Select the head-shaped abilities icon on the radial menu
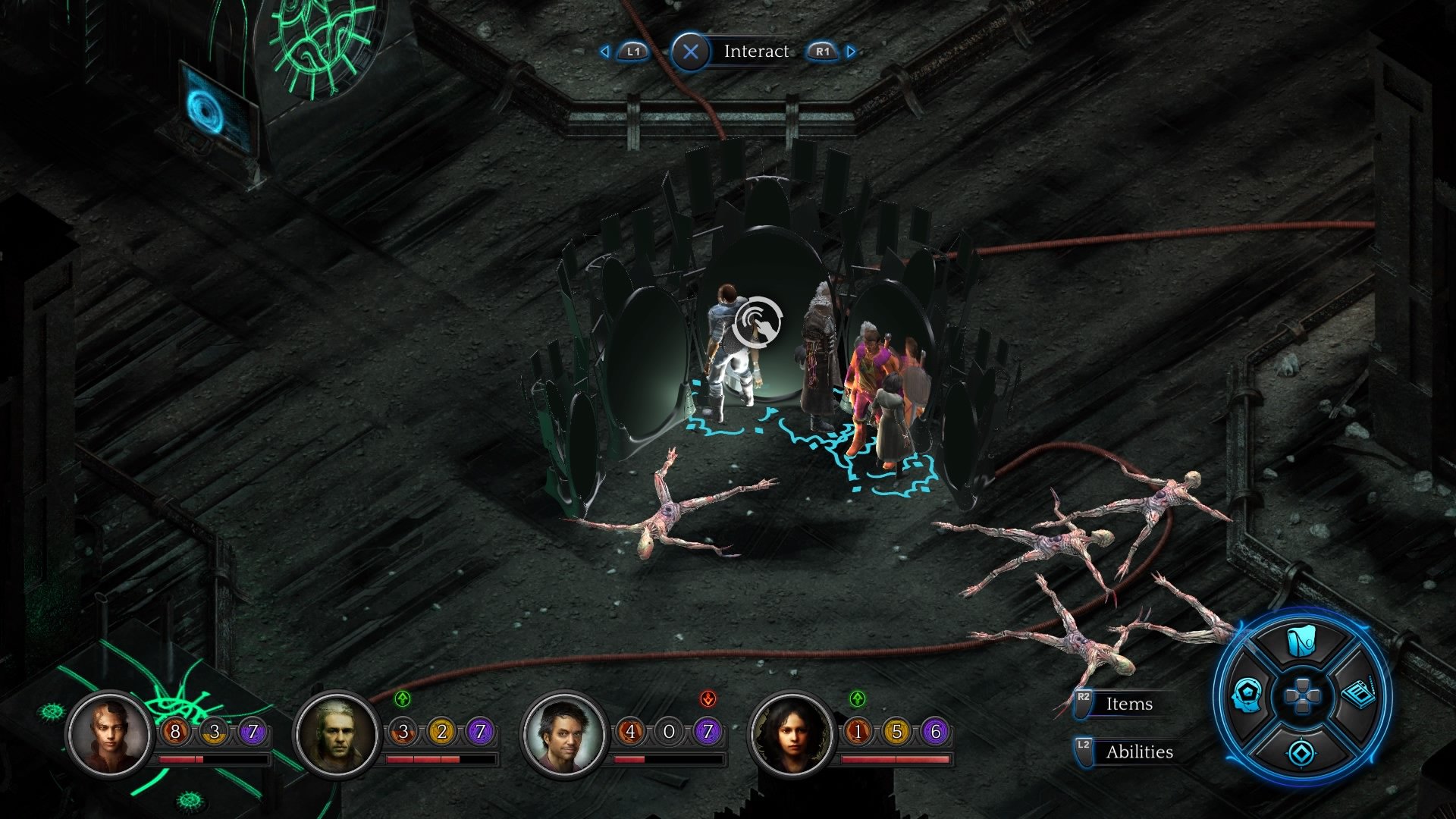The image size is (1456, 819). point(1247,695)
